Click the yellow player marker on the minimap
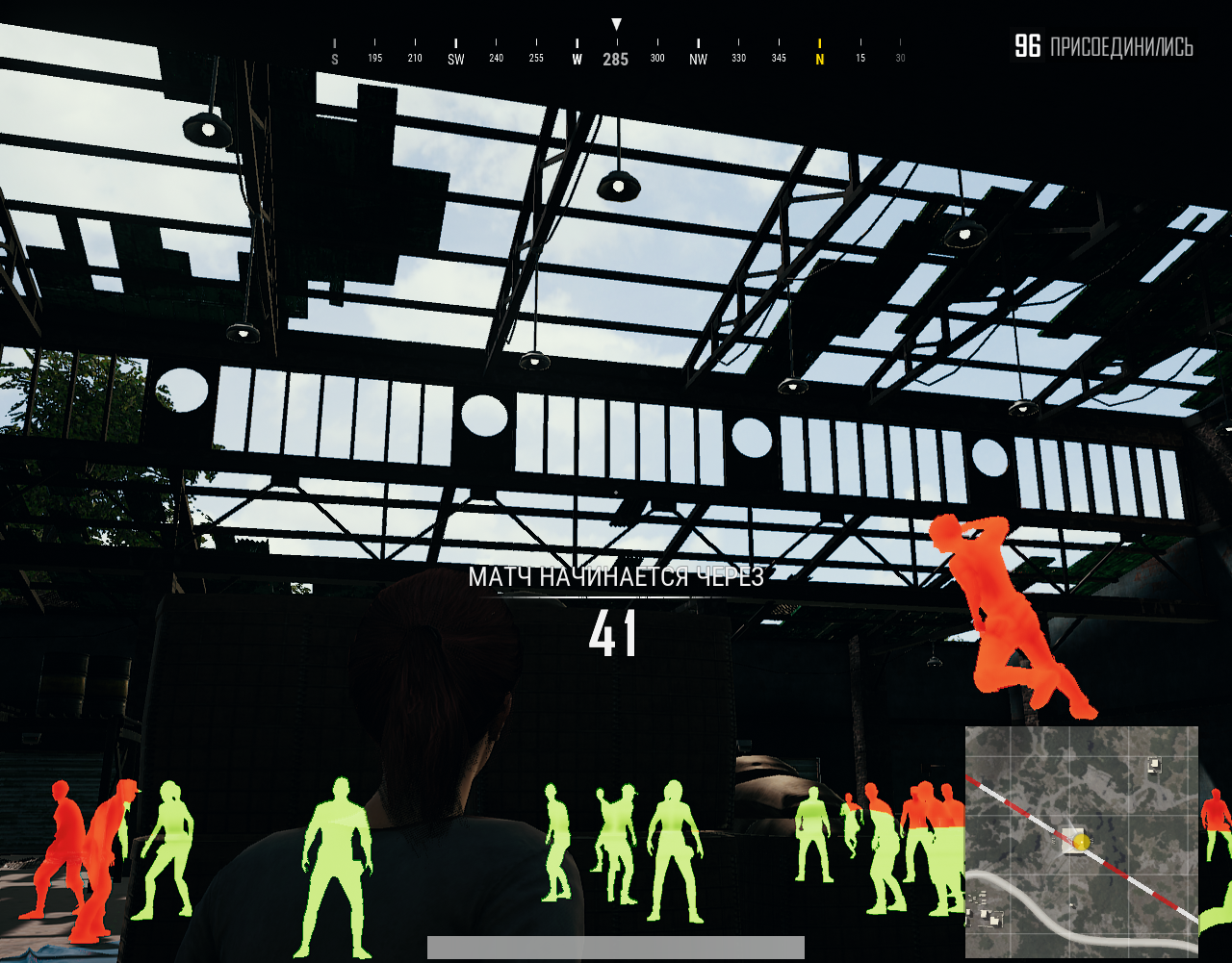1232x963 pixels. (x=1082, y=843)
